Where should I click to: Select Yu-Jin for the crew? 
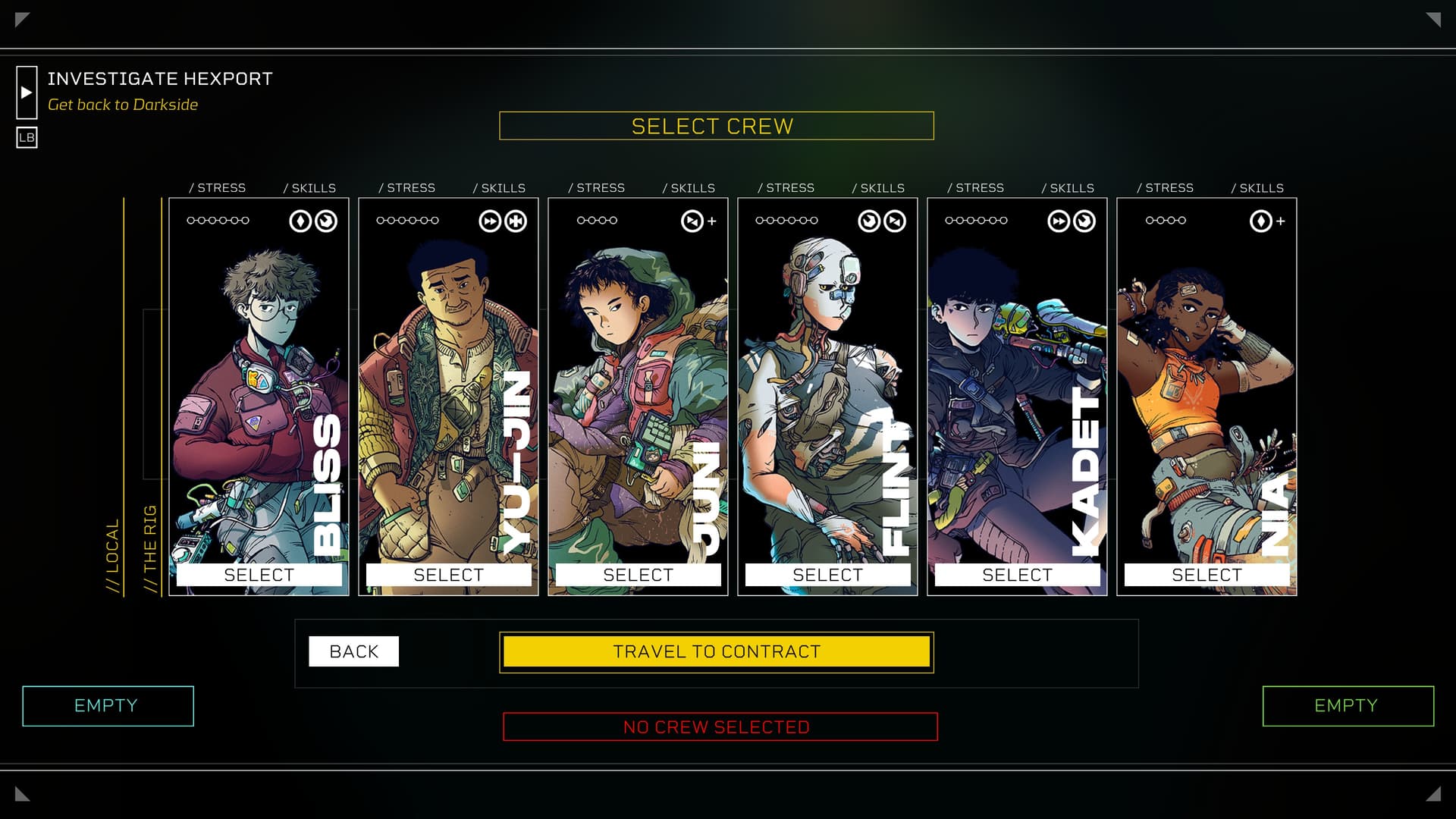[x=448, y=575]
